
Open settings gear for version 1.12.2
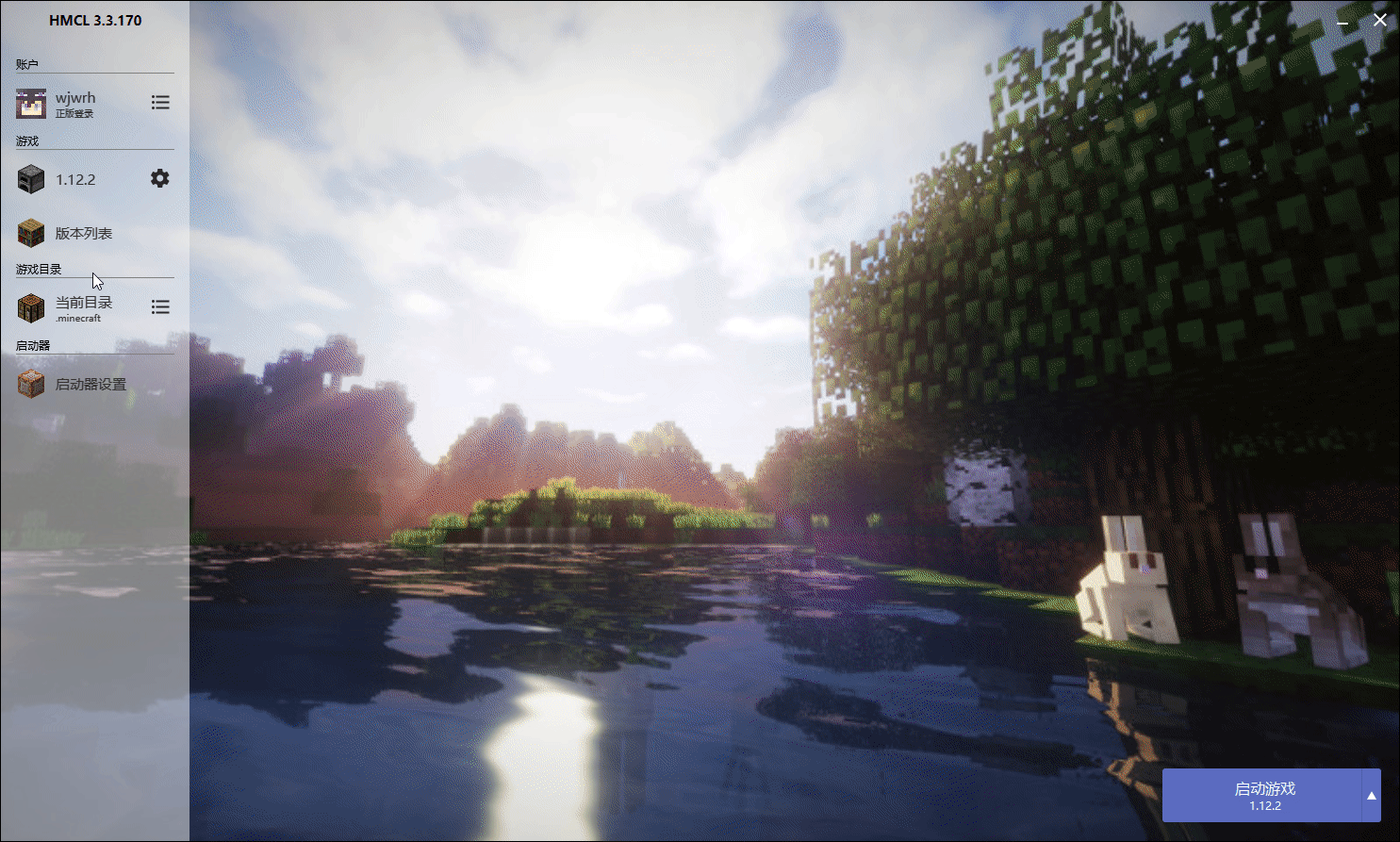pos(160,178)
